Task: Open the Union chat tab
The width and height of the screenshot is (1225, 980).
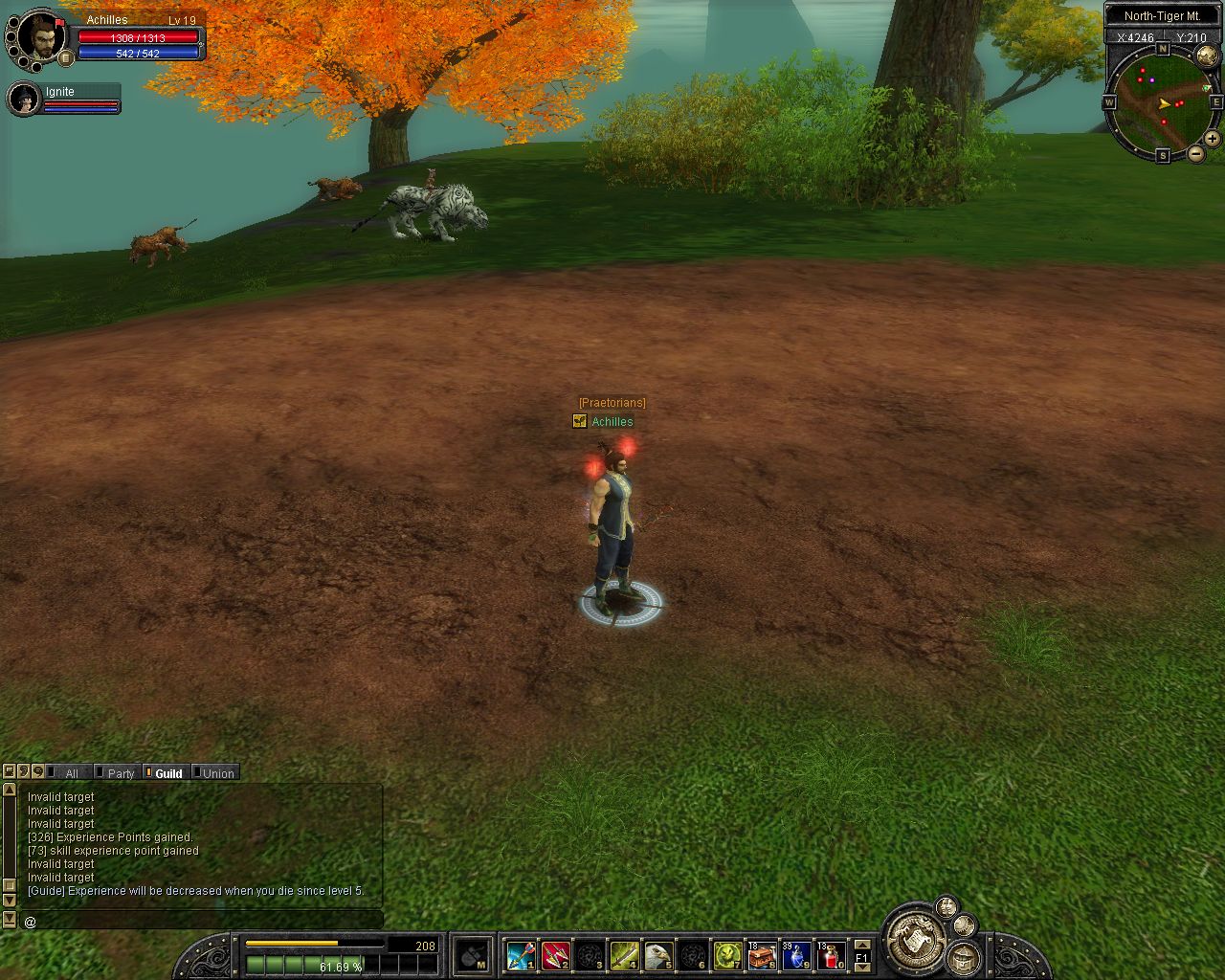Action: click(218, 773)
